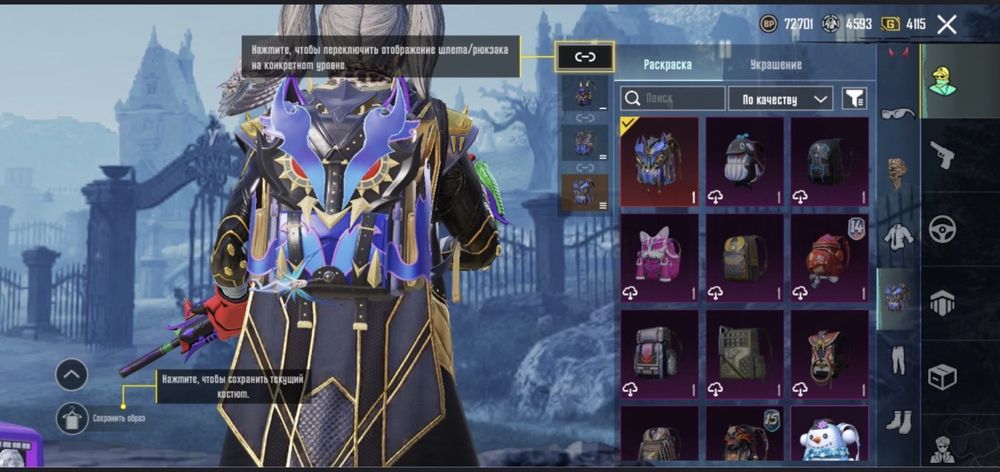Open the jacket clothing category
This screenshot has width=1000, height=472.
coord(897,236)
